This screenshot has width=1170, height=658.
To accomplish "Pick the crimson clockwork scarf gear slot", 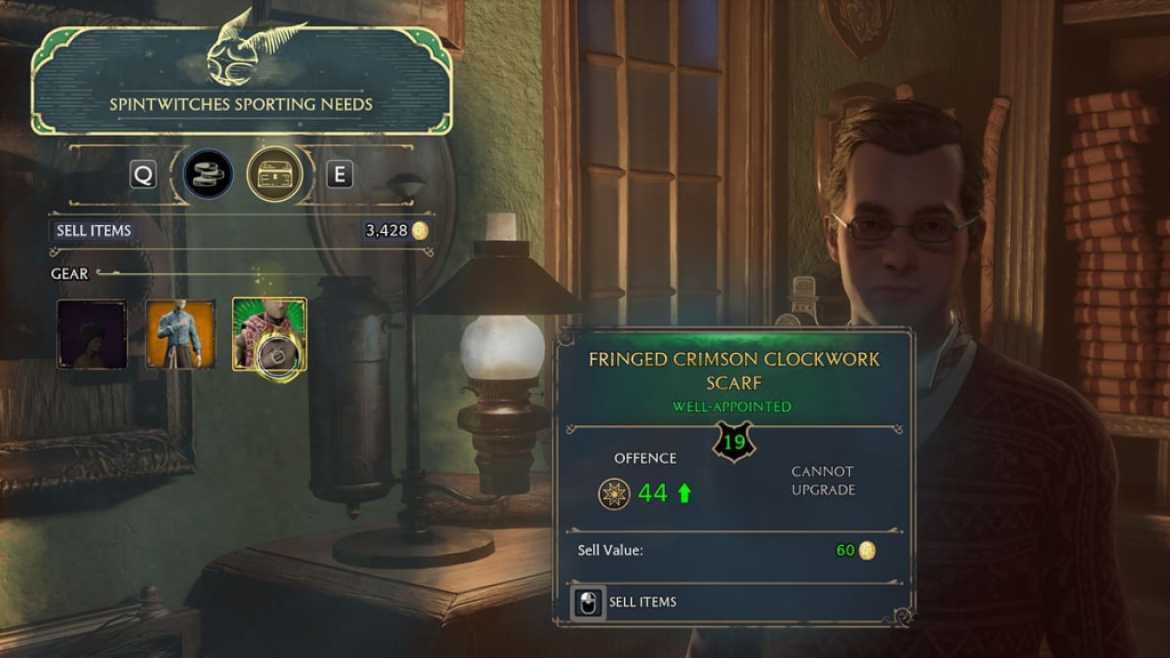I will point(269,334).
